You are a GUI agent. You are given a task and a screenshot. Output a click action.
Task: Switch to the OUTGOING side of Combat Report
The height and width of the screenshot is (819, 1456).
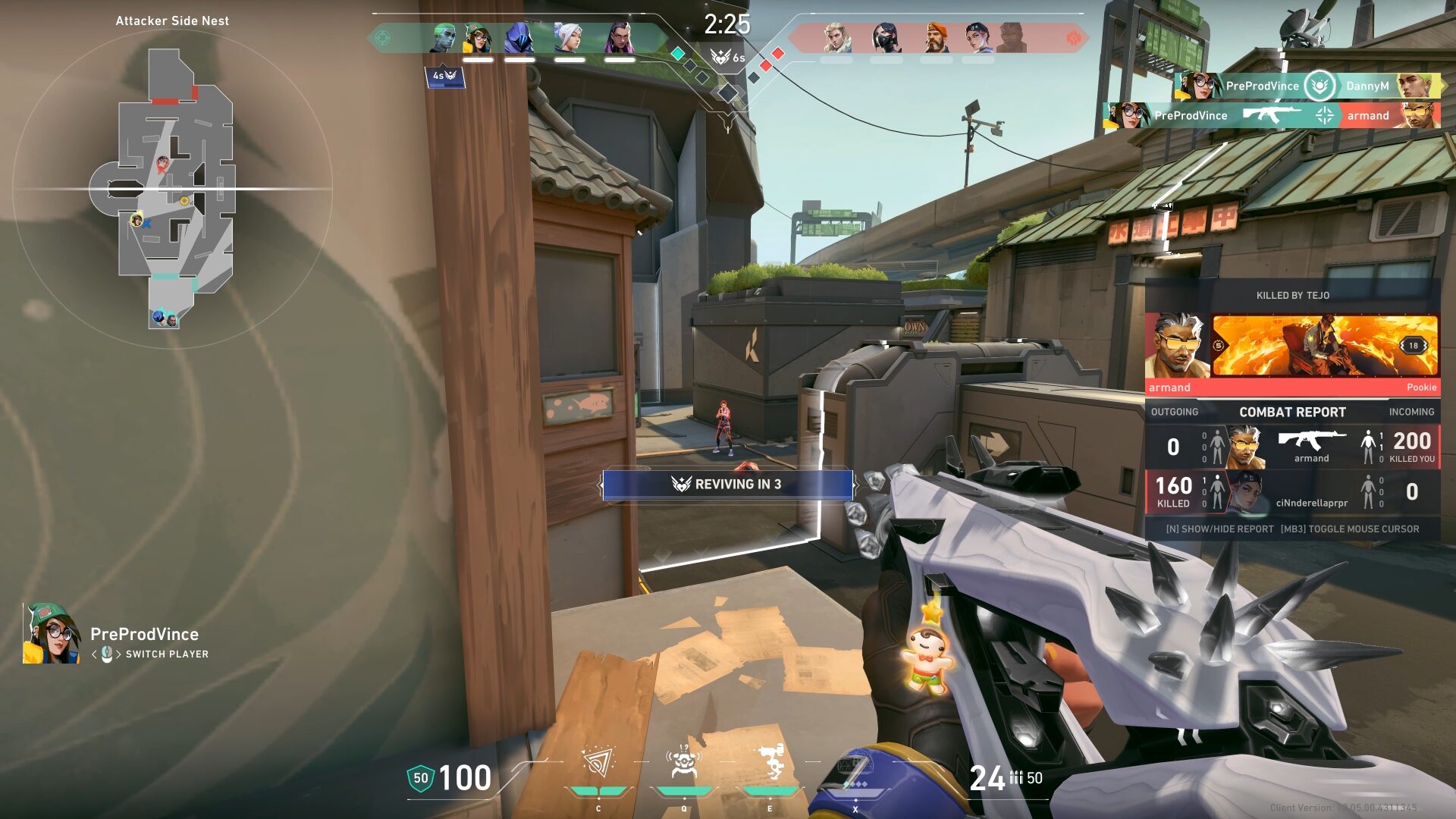tap(1176, 412)
